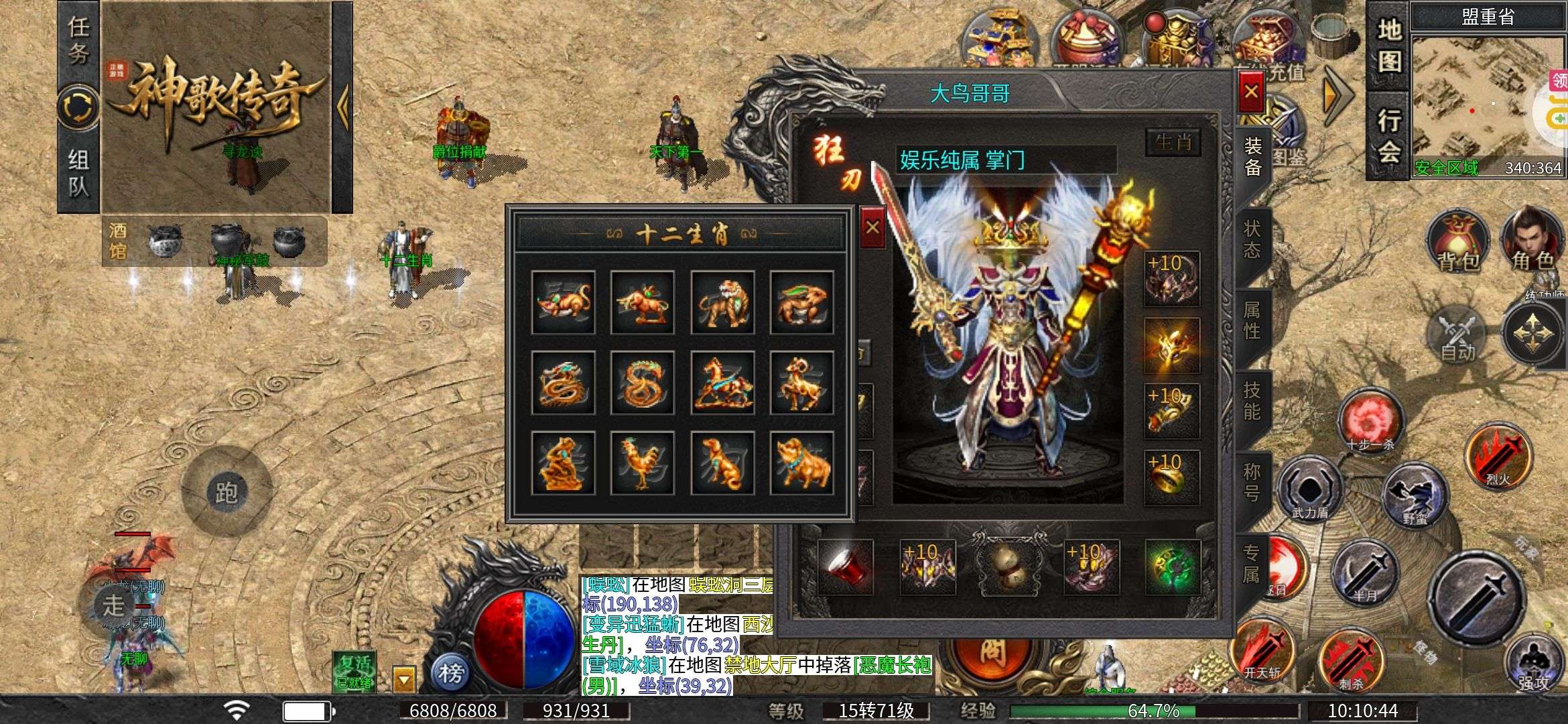This screenshot has height=724, width=1568.
Task: Open the 地图 map
Action: (1388, 47)
